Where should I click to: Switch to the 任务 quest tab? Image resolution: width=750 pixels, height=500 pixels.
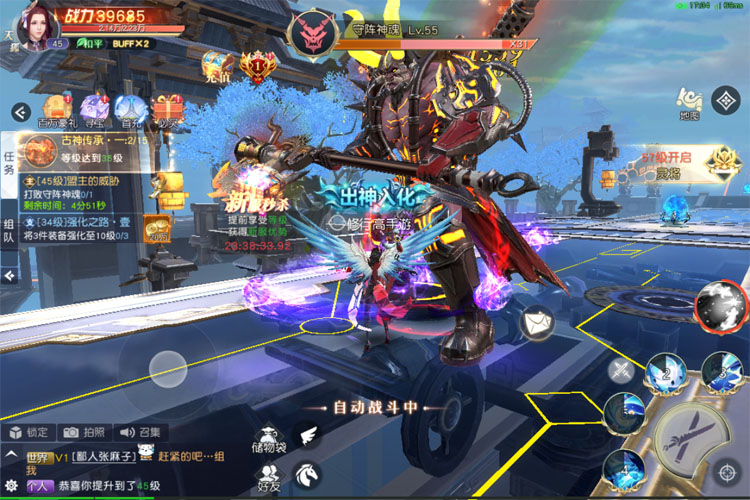pos(9,162)
